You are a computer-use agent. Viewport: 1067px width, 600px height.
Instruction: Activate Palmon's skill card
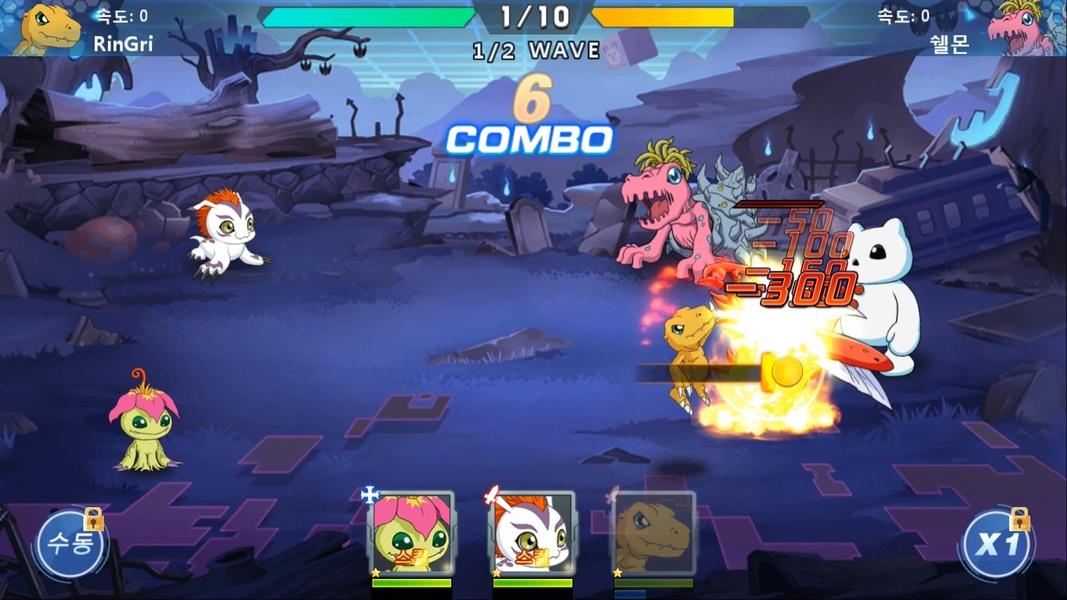click(x=411, y=533)
